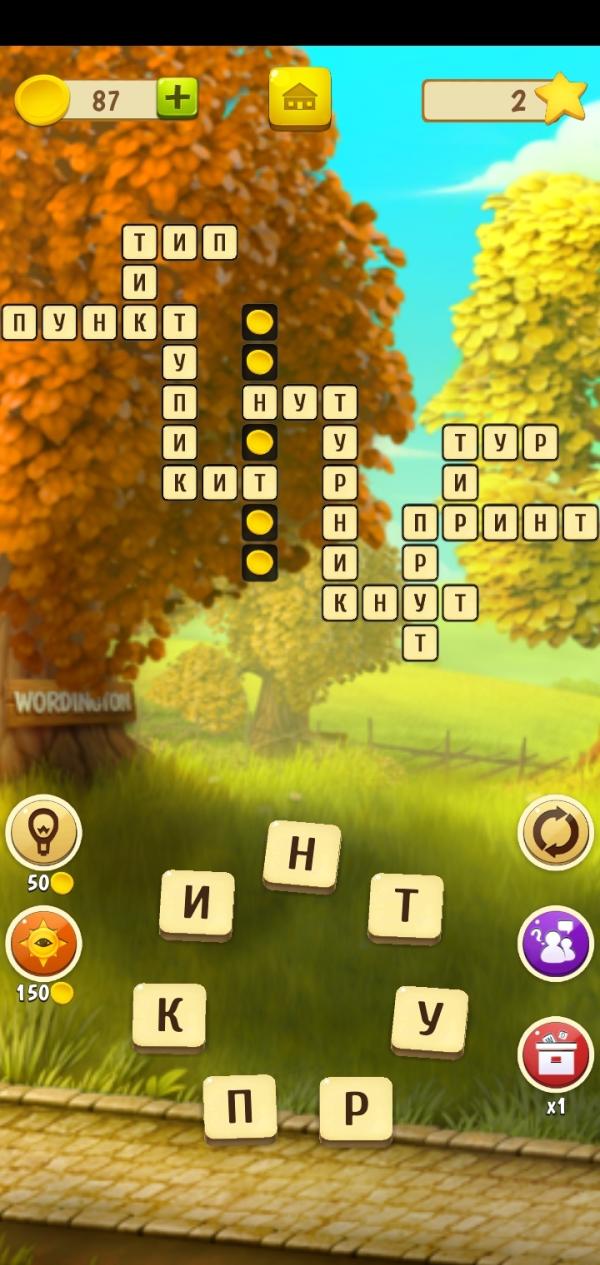Ask friends with the purple help button

click(555, 943)
